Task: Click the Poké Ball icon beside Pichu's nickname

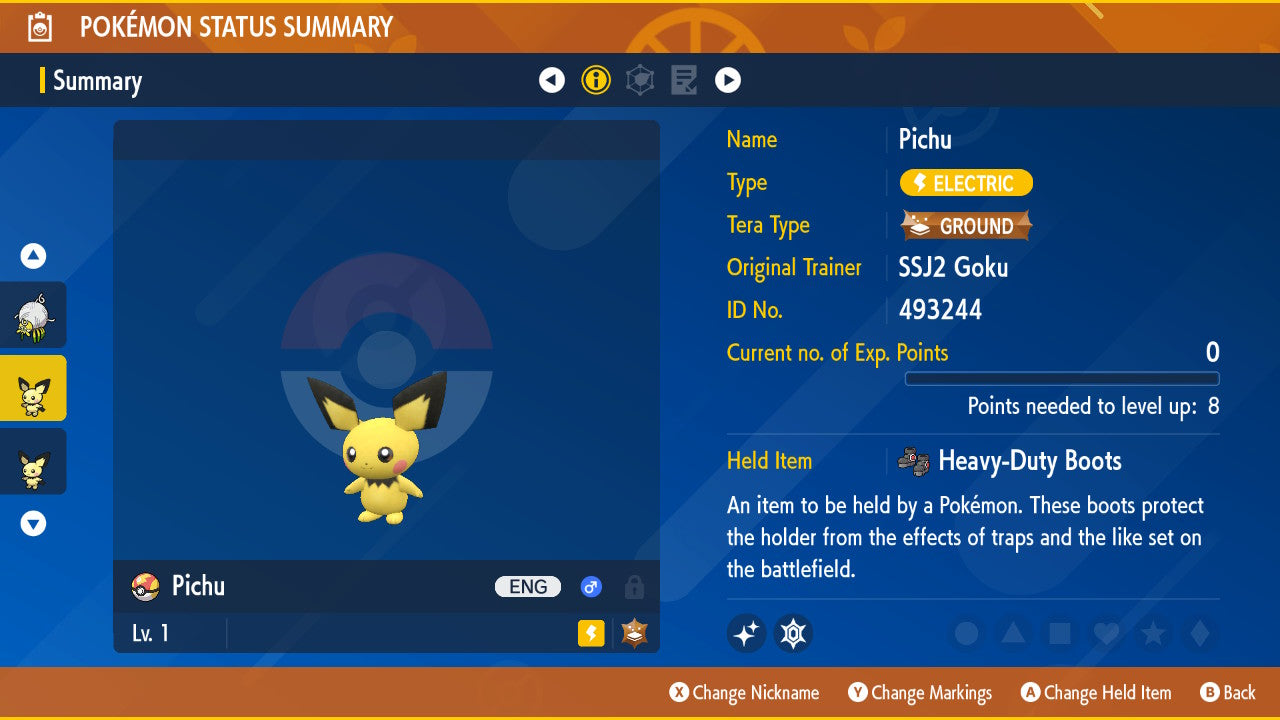Action: [x=144, y=587]
